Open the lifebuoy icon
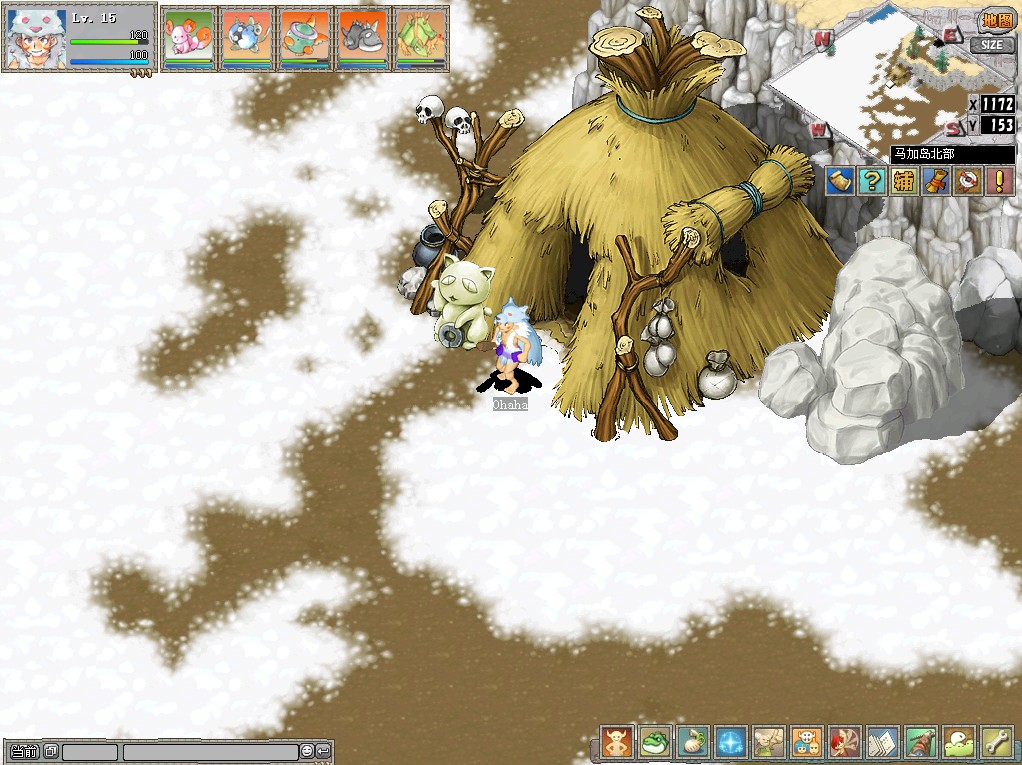Image resolution: width=1022 pixels, height=765 pixels. coord(966,181)
